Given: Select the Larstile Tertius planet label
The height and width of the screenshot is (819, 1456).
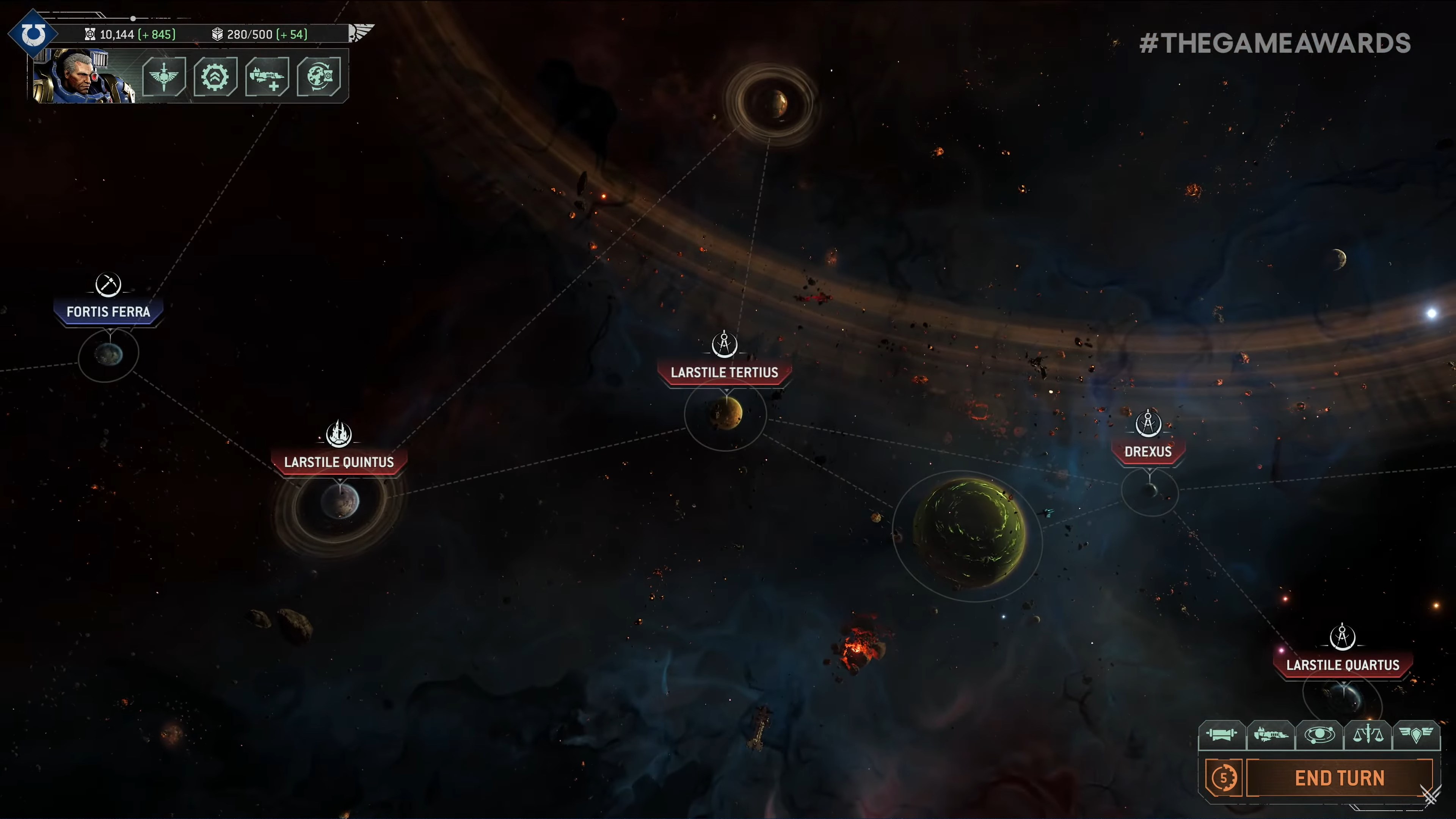Looking at the screenshot, I should pyautogui.click(x=724, y=372).
